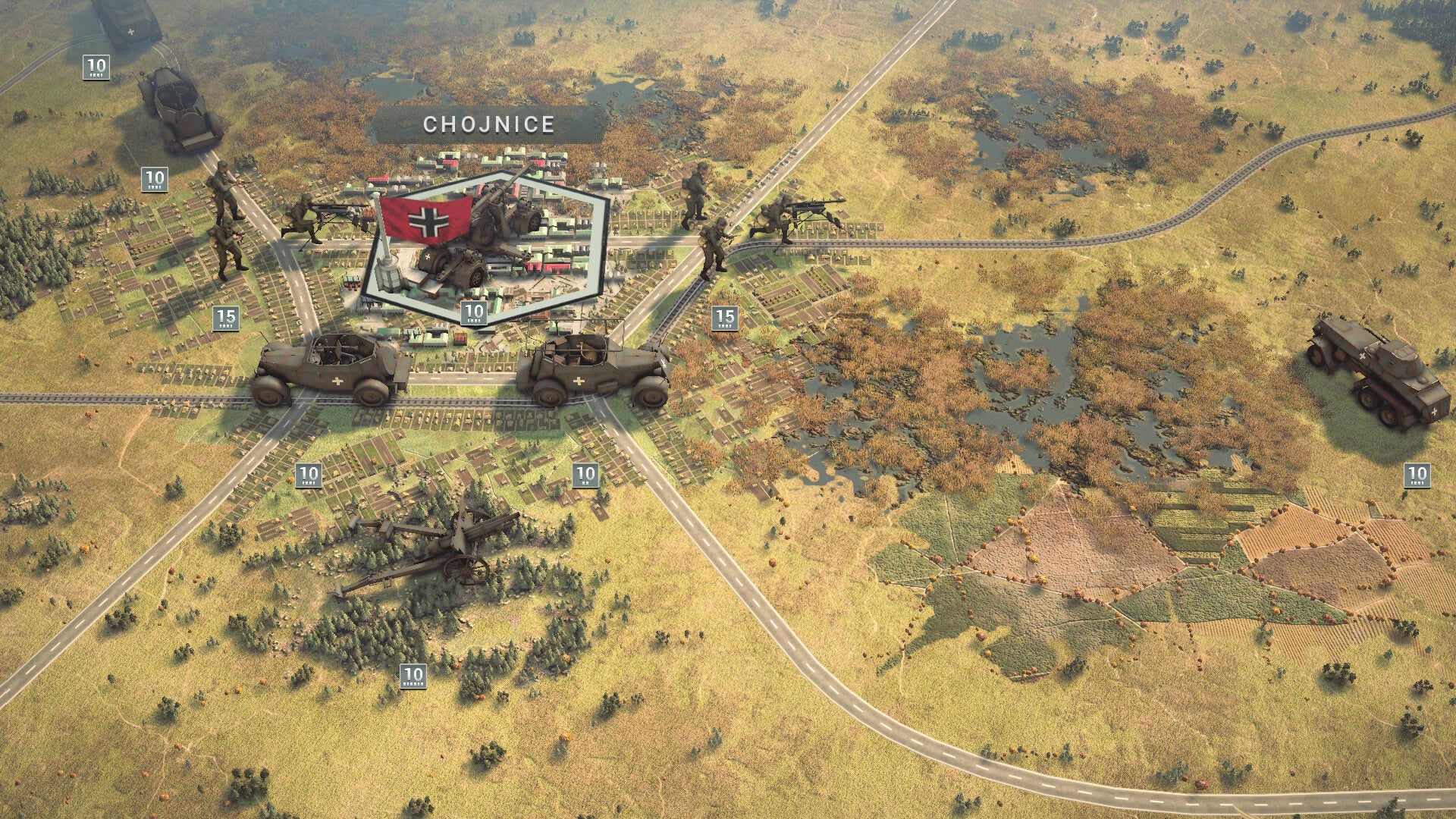Click the 10 badge near the forest howitzer

(414, 672)
